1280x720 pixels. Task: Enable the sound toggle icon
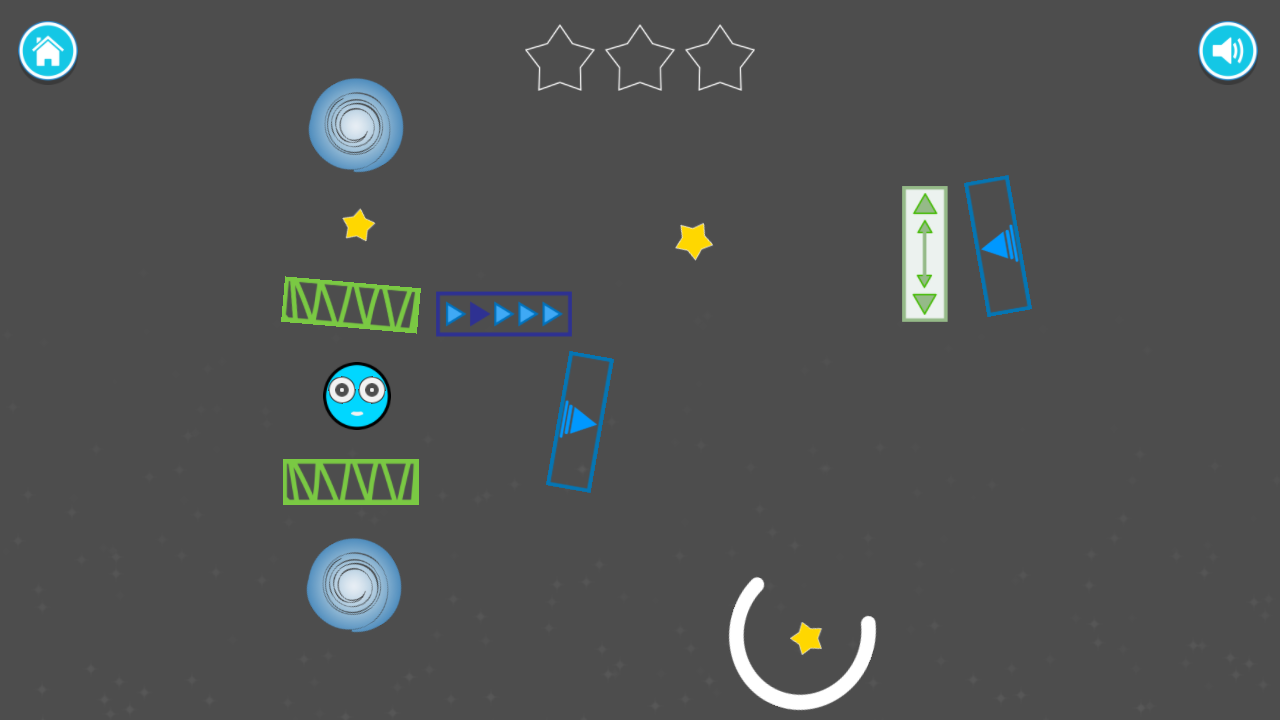point(1228,51)
